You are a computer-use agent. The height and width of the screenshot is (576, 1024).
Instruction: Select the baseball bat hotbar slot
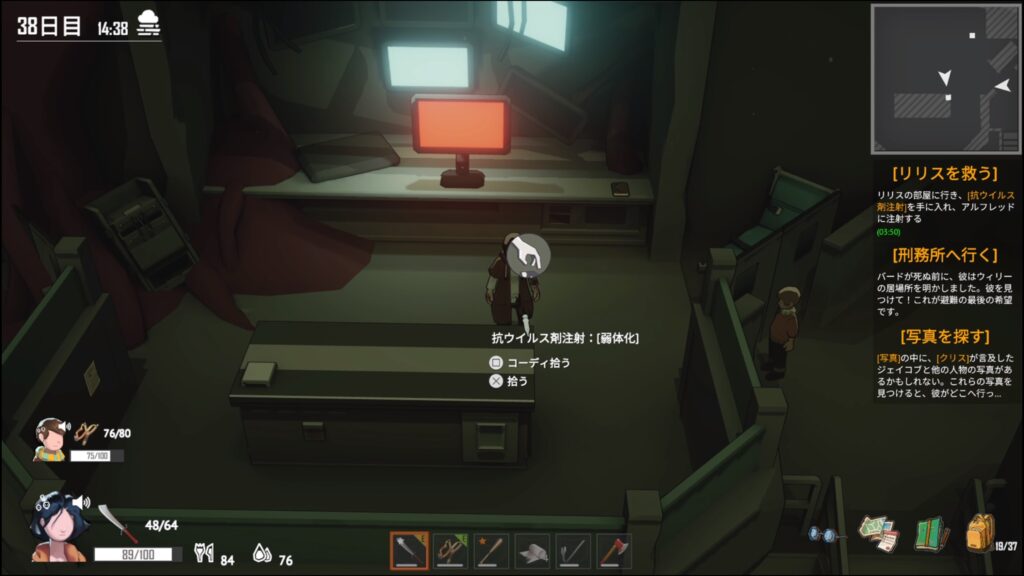(x=491, y=550)
